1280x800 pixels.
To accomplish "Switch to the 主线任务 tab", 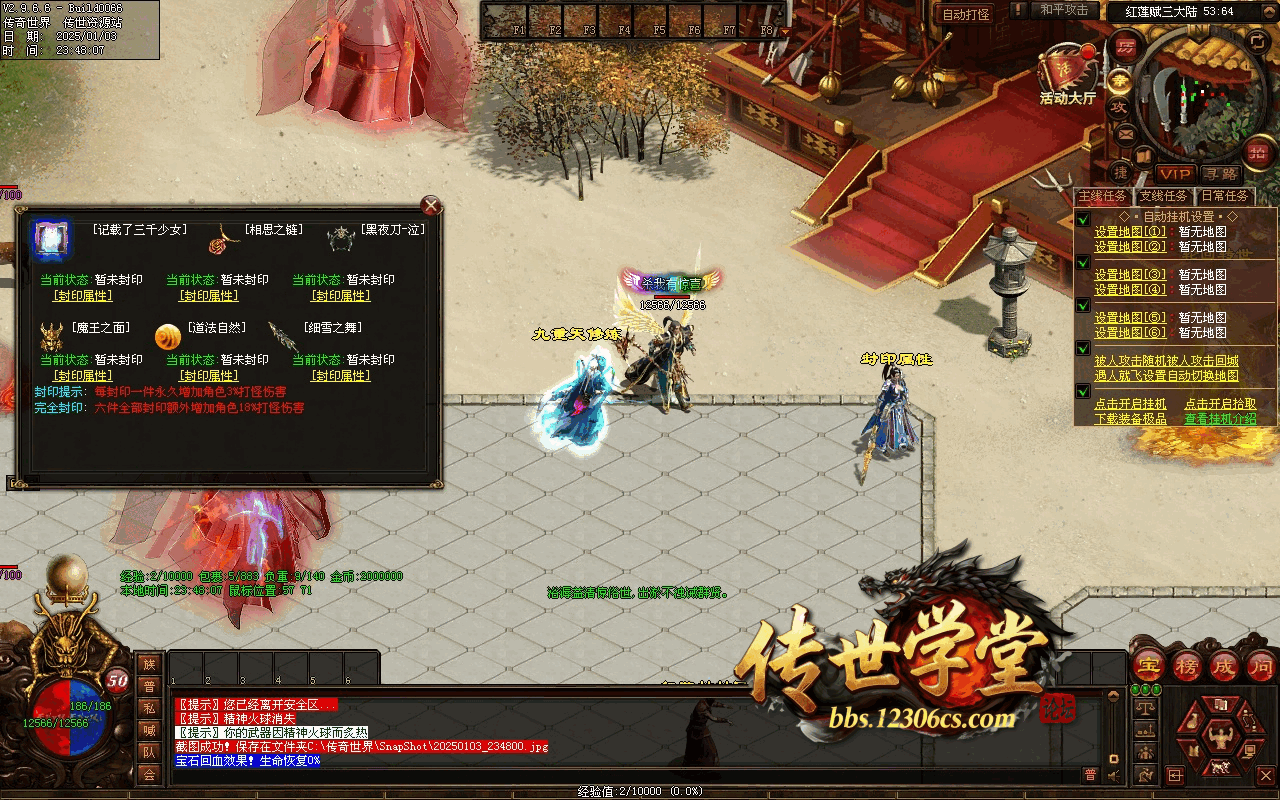I will point(1102,196).
